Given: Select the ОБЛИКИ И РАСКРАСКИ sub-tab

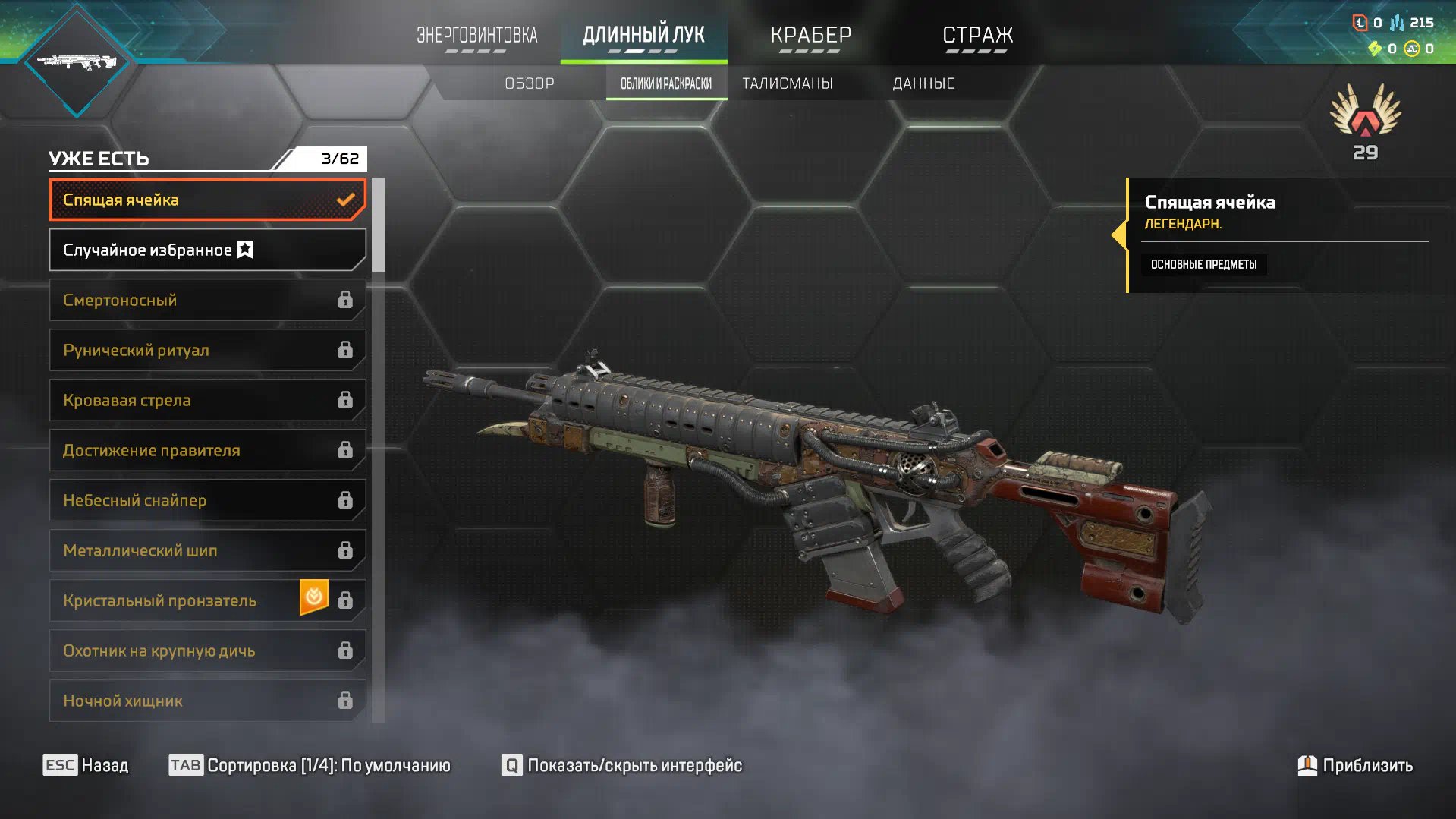Looking at the screenshot, I should point(666,83).
